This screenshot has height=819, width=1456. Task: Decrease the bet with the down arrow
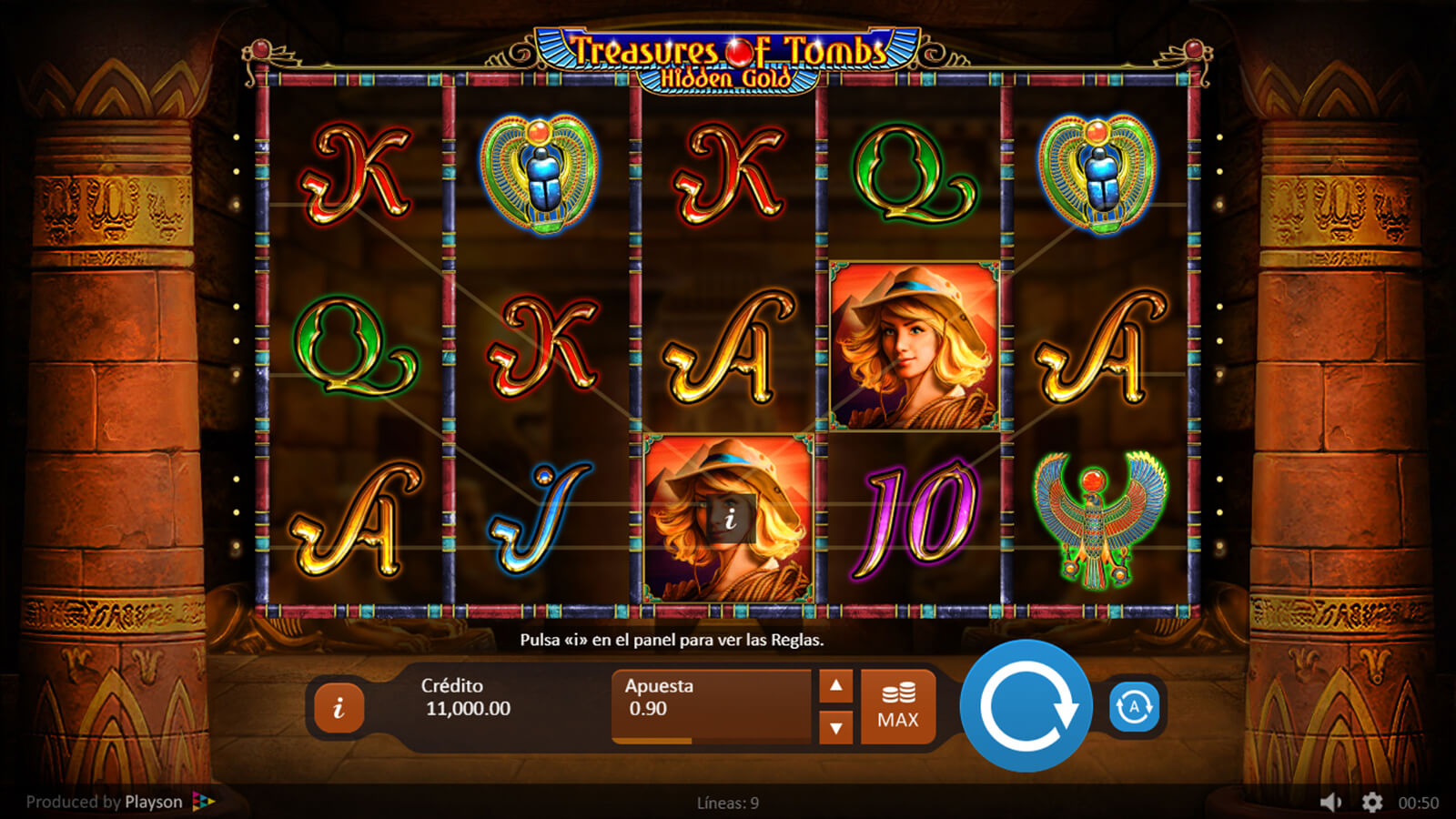pyautogui.click(x=835, y=727)
